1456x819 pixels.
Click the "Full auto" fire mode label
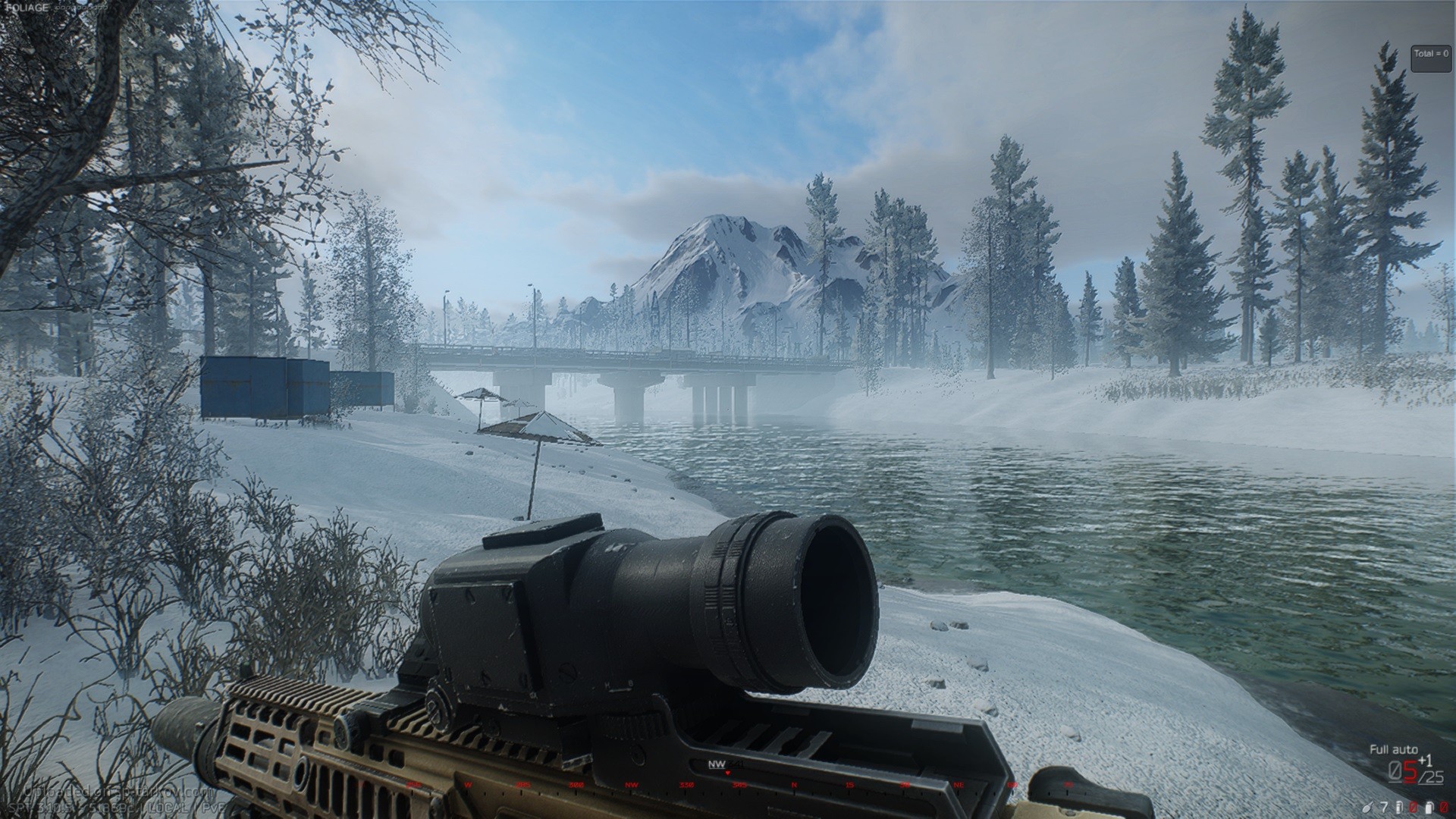(x=1393, y=749)
